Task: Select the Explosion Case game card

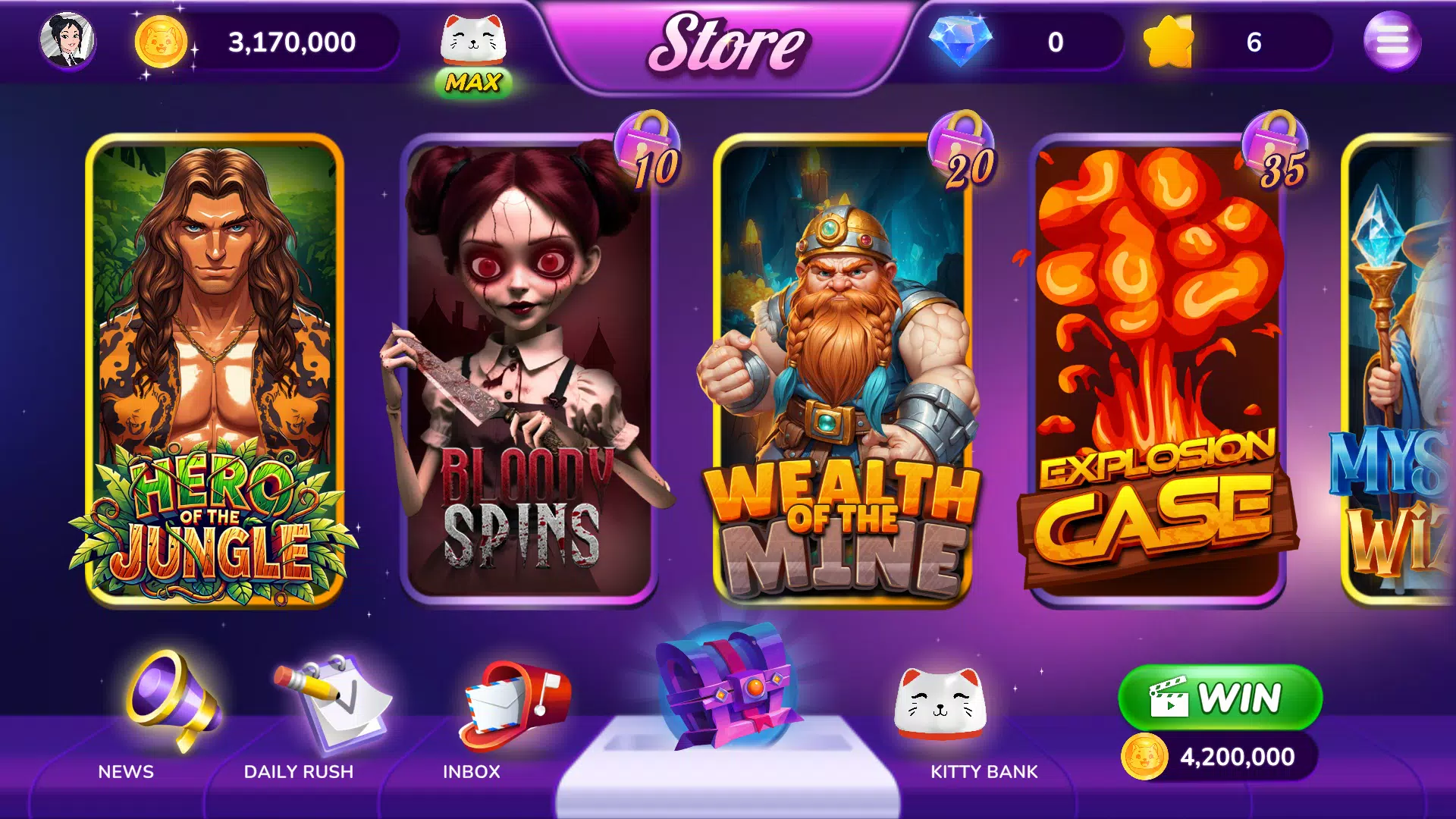Action: 1156,372
